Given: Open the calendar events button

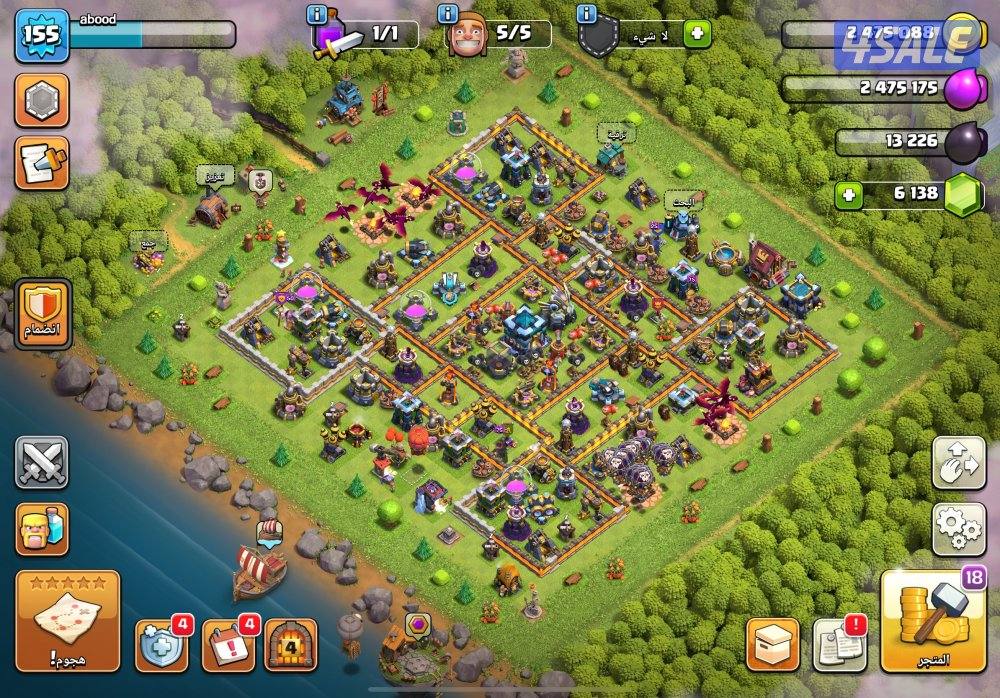Looking at the screenshot, I should coord(228,645).
